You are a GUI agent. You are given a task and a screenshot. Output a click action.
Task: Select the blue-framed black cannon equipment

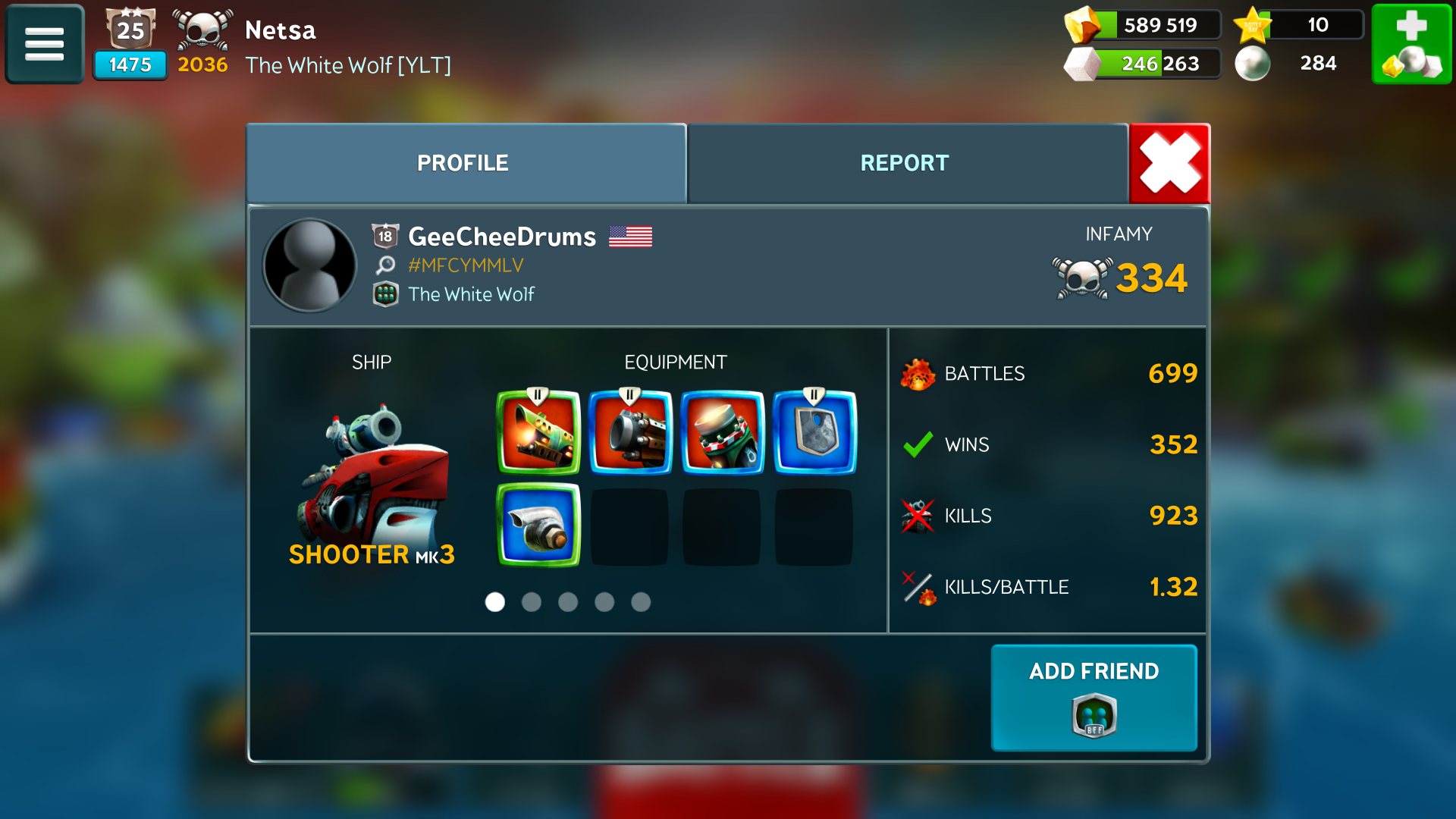[631, 432]
